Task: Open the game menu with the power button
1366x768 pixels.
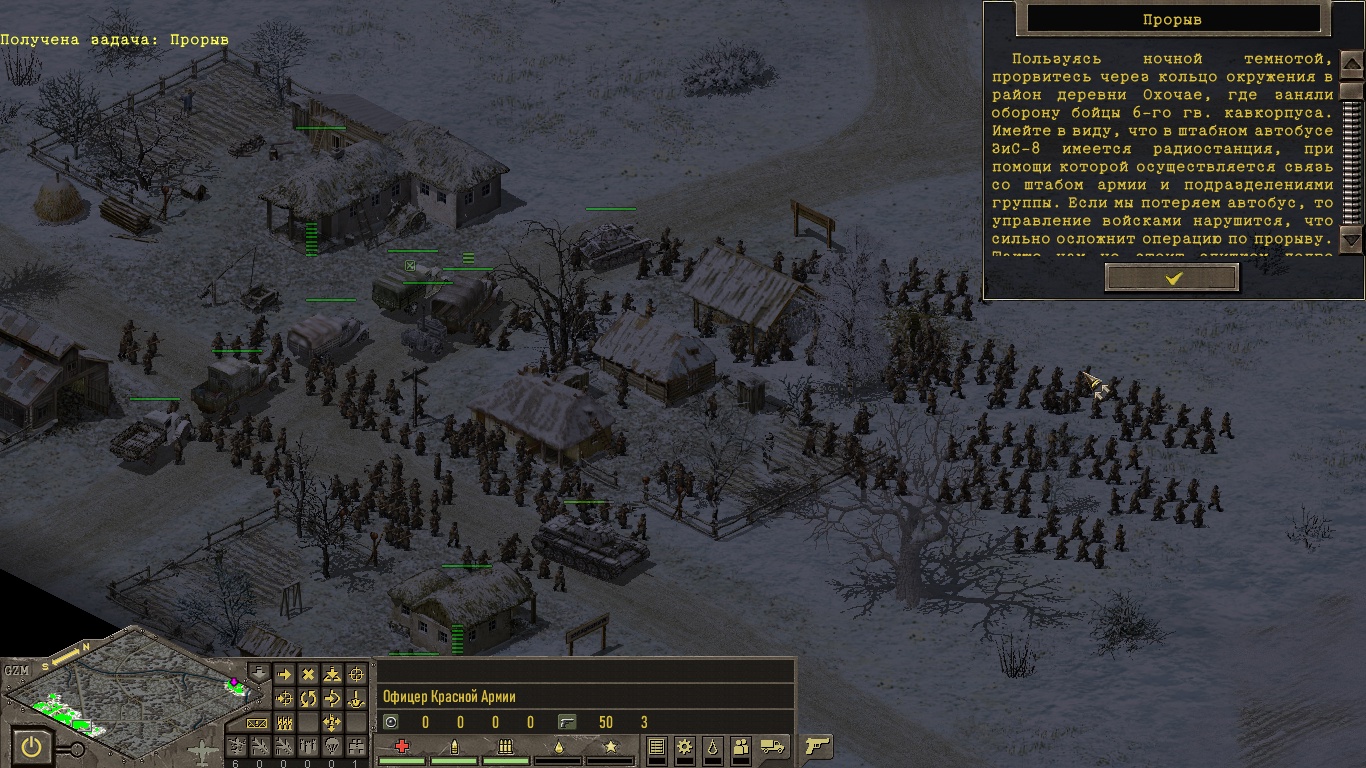Action: coord(33,747)
